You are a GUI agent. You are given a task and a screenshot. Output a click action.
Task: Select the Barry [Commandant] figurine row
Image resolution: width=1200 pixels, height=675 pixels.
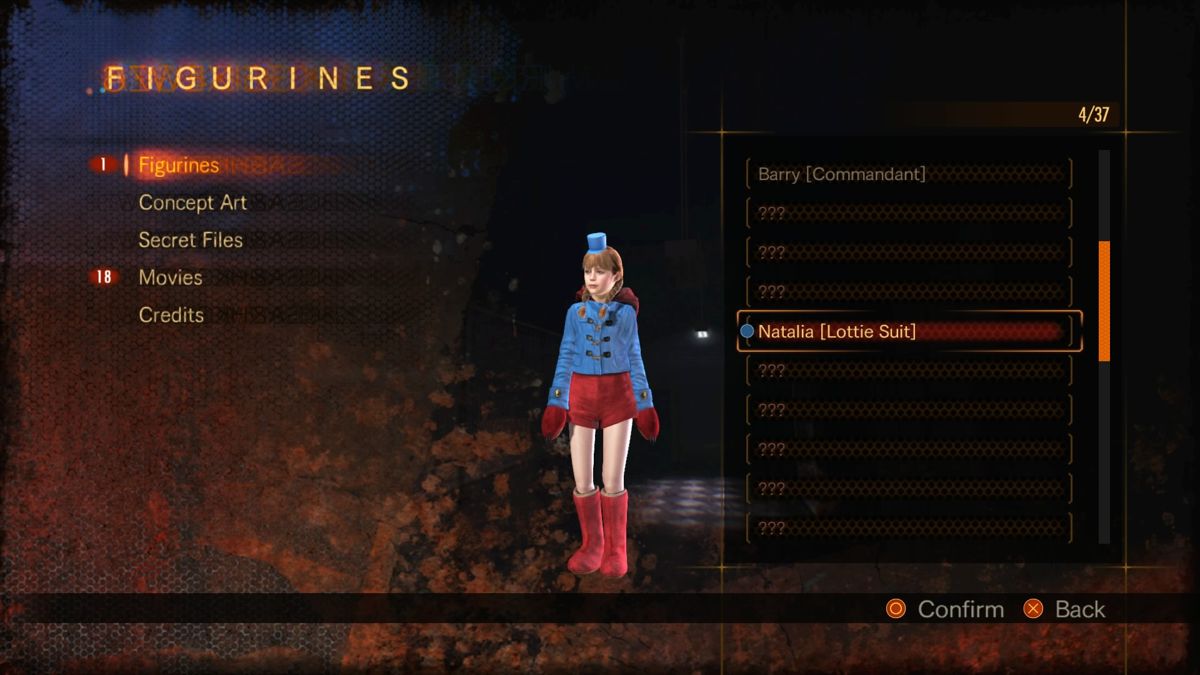pyautogui.click(x=908, y=174)
